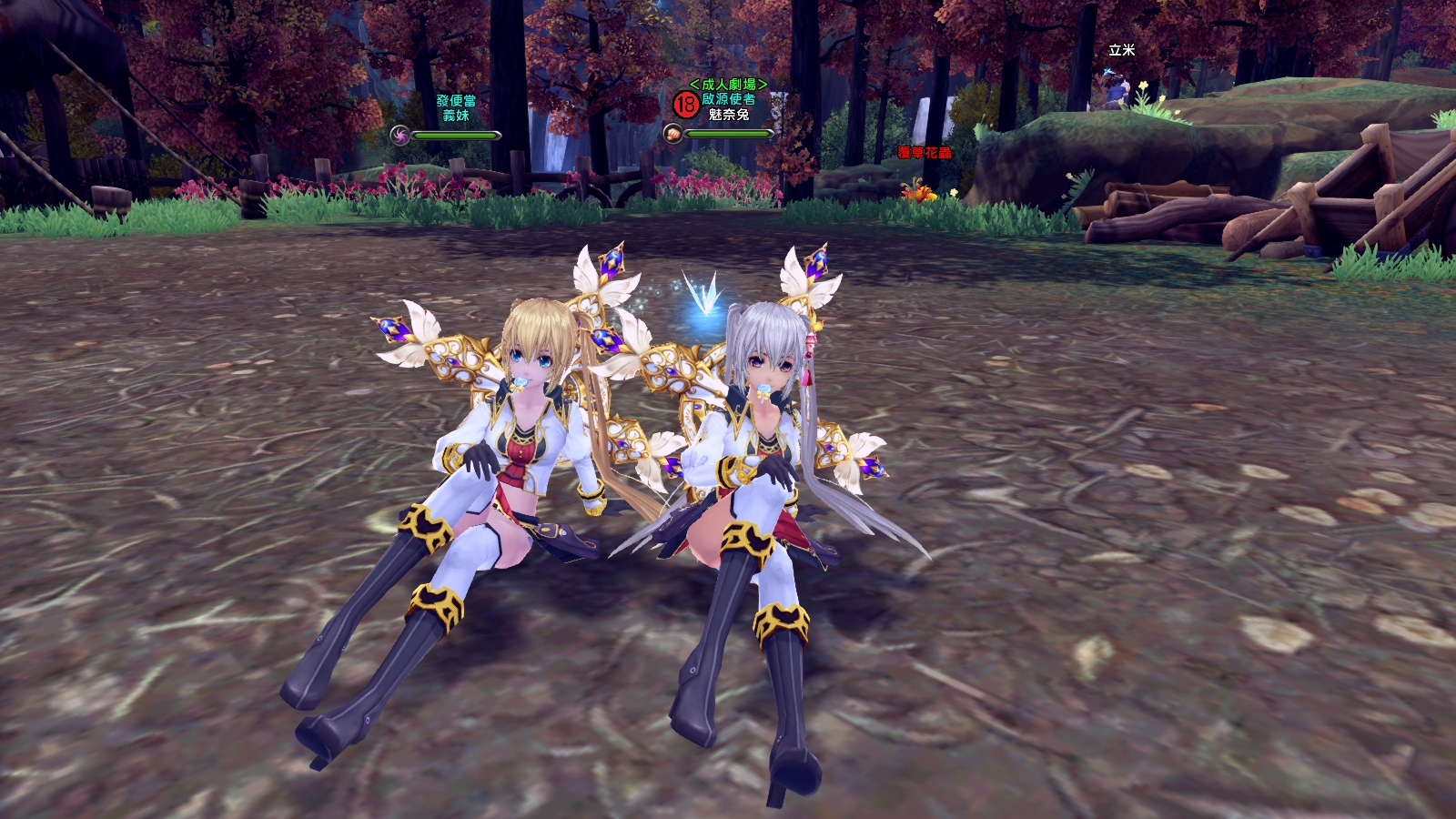Click the fist emblem next to 魅奈兔's HP bar
Viewport: 1456px width, 819px height.
[x=673, y=134]
